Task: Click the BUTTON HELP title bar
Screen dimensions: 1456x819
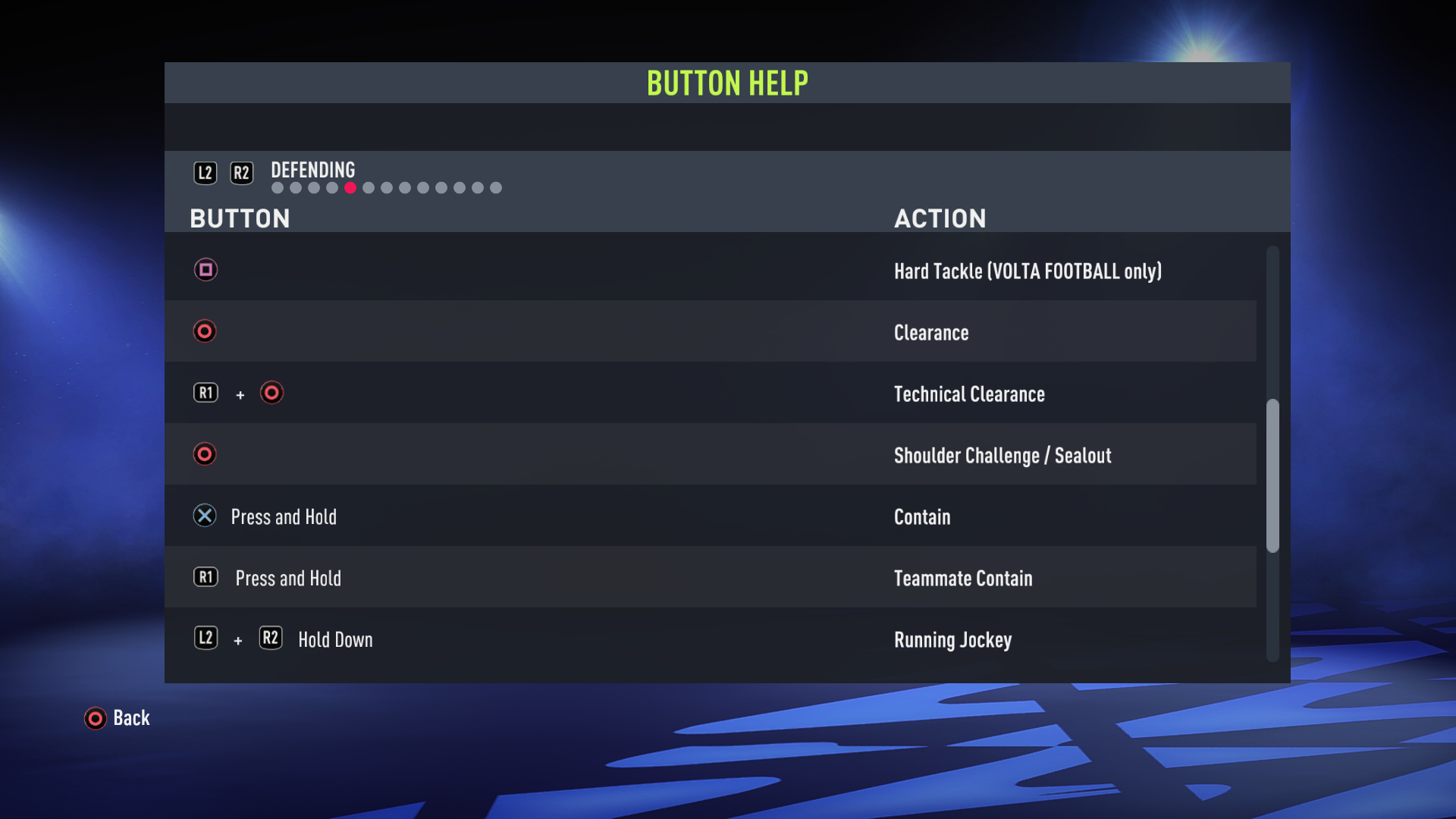Action: coord(727,83)
